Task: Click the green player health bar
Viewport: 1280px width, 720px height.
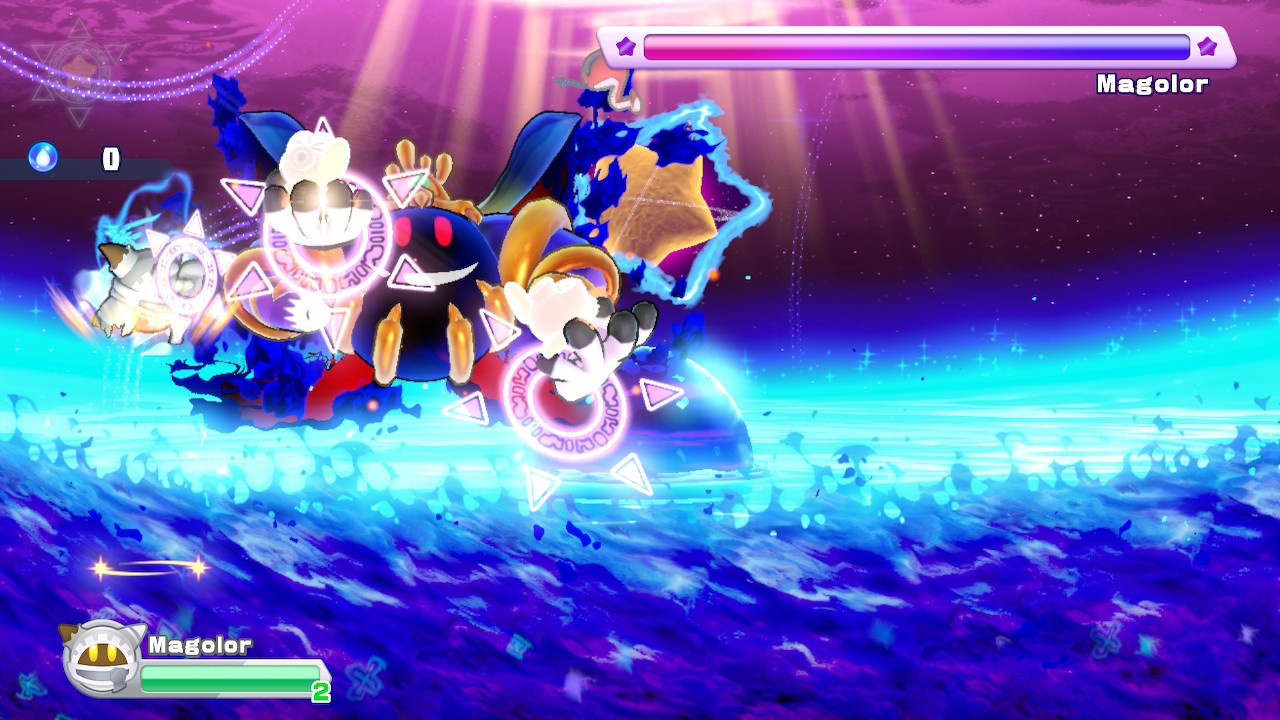Action: (230, 676)
